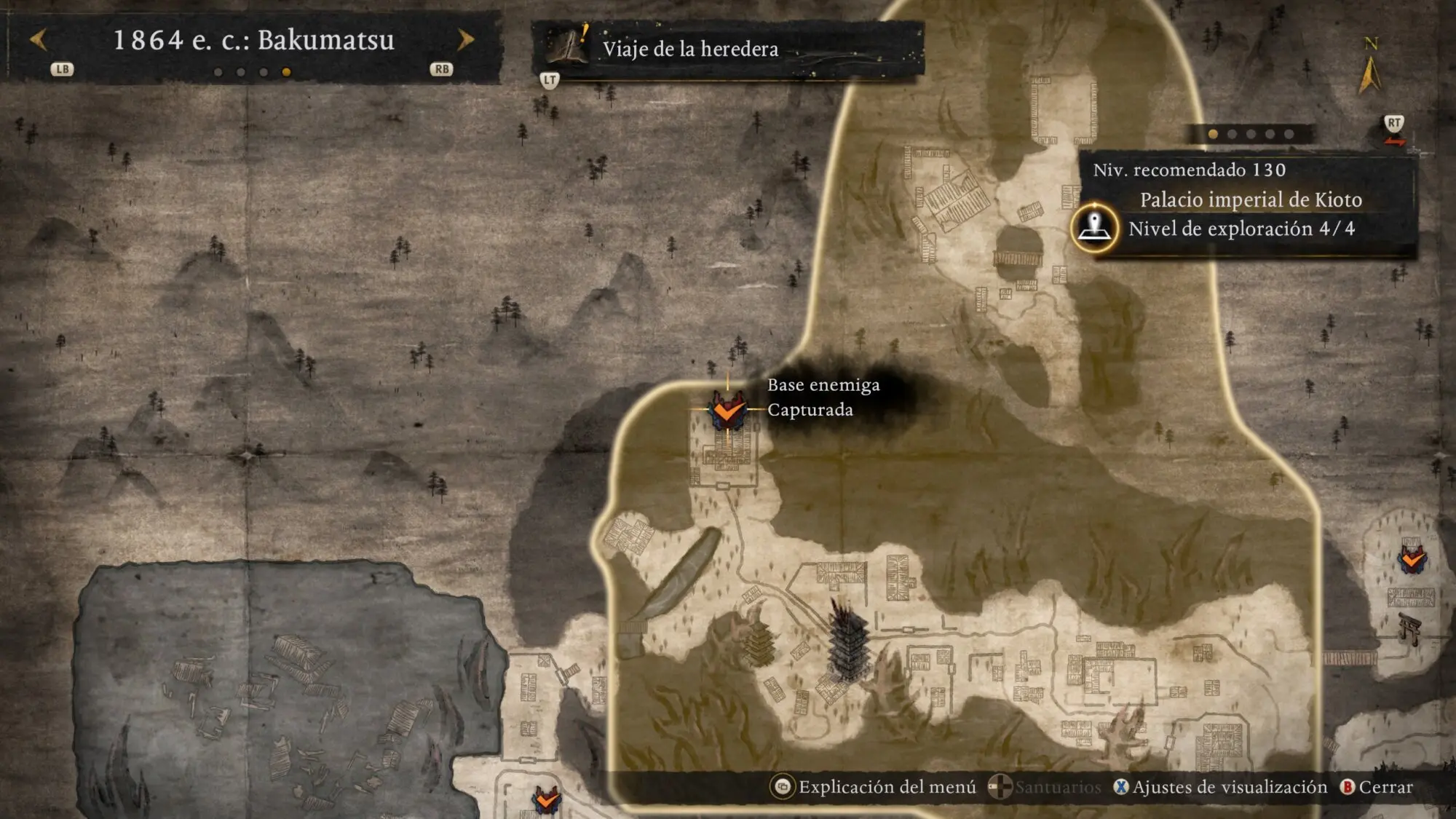This screenshot has width=1456, height=819.
Task: Open the Viaje de la heredera quest tracker
Action: pos(689,49)
